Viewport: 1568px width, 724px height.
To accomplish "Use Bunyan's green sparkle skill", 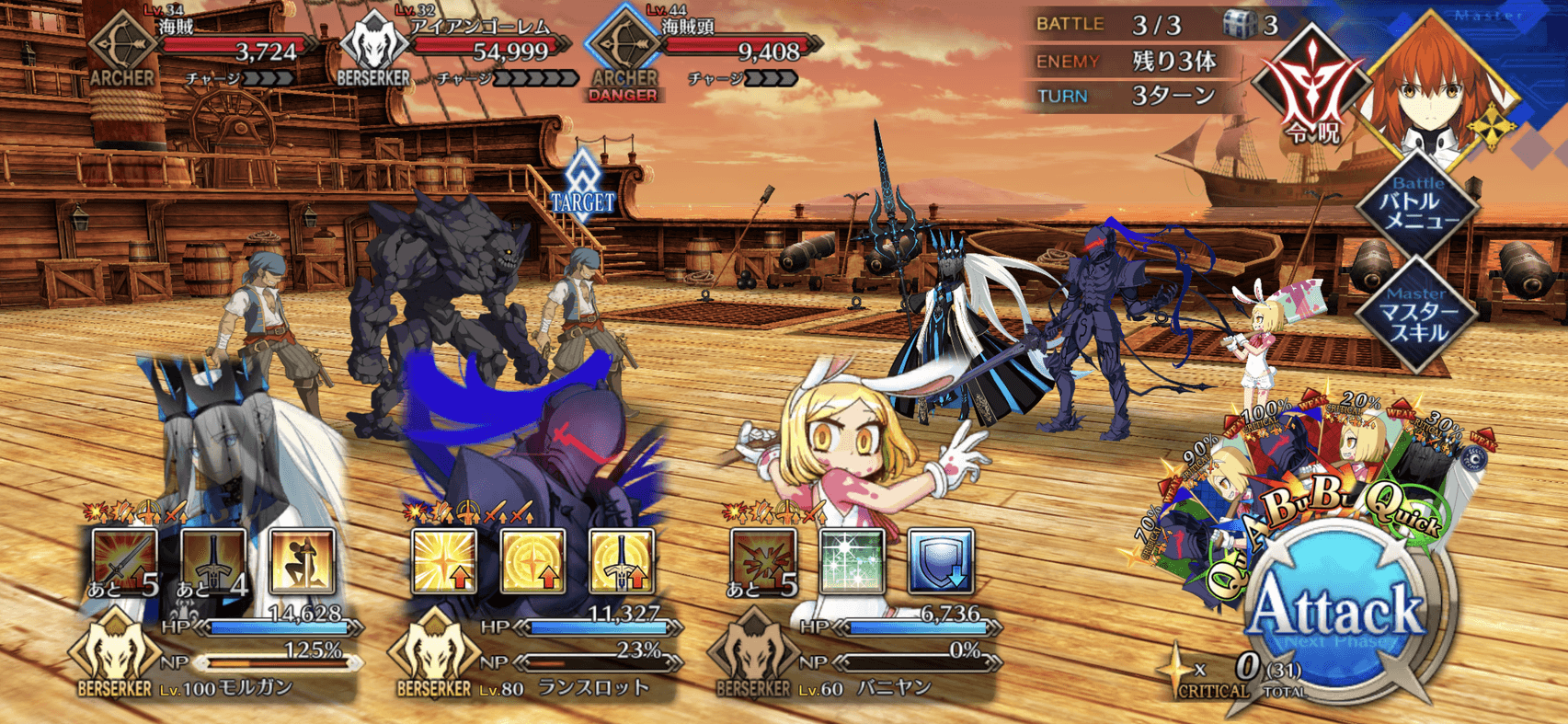I will [x=852, y=560].
